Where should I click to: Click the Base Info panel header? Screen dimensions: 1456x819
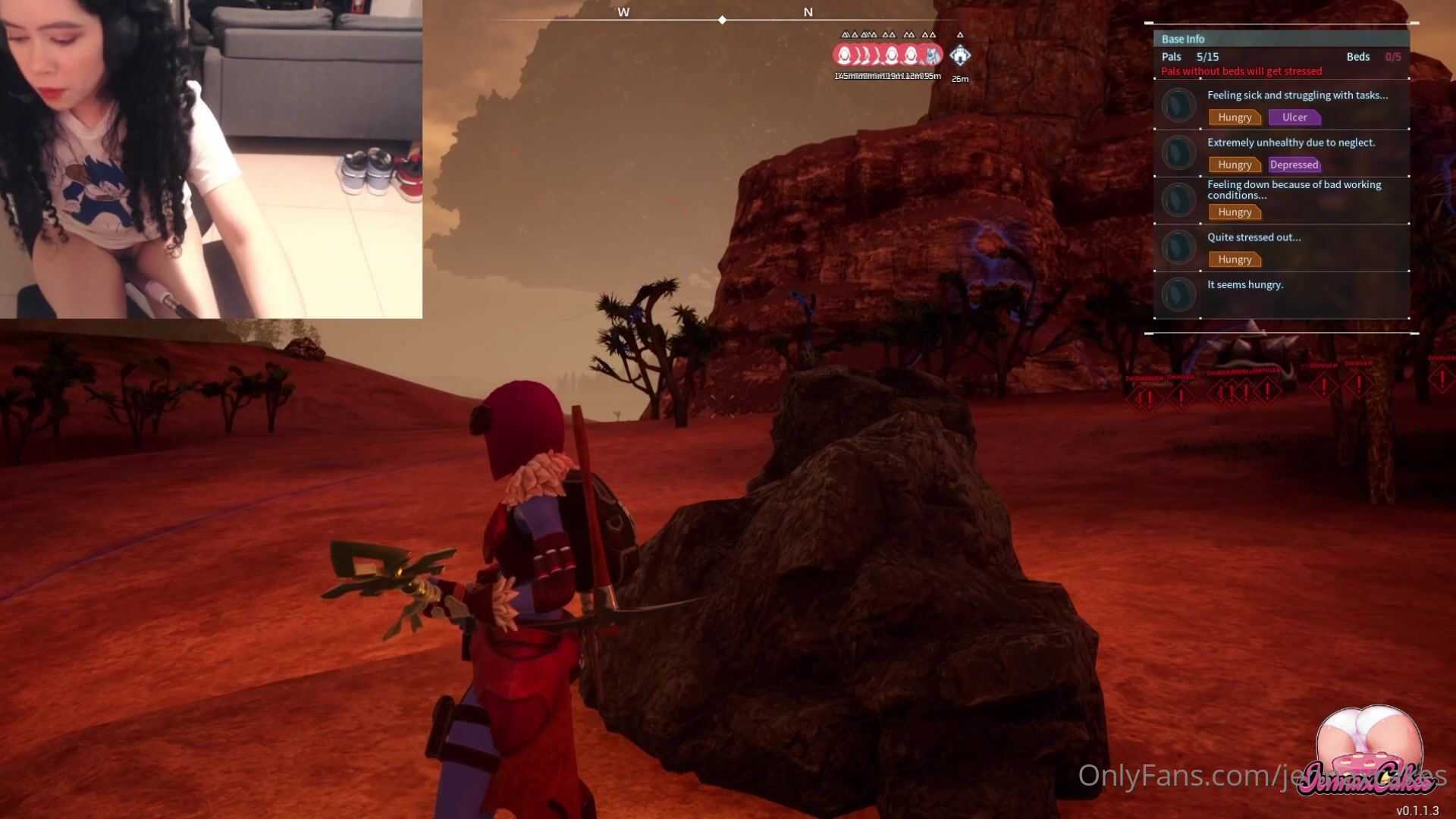(x=1281, y=39)
